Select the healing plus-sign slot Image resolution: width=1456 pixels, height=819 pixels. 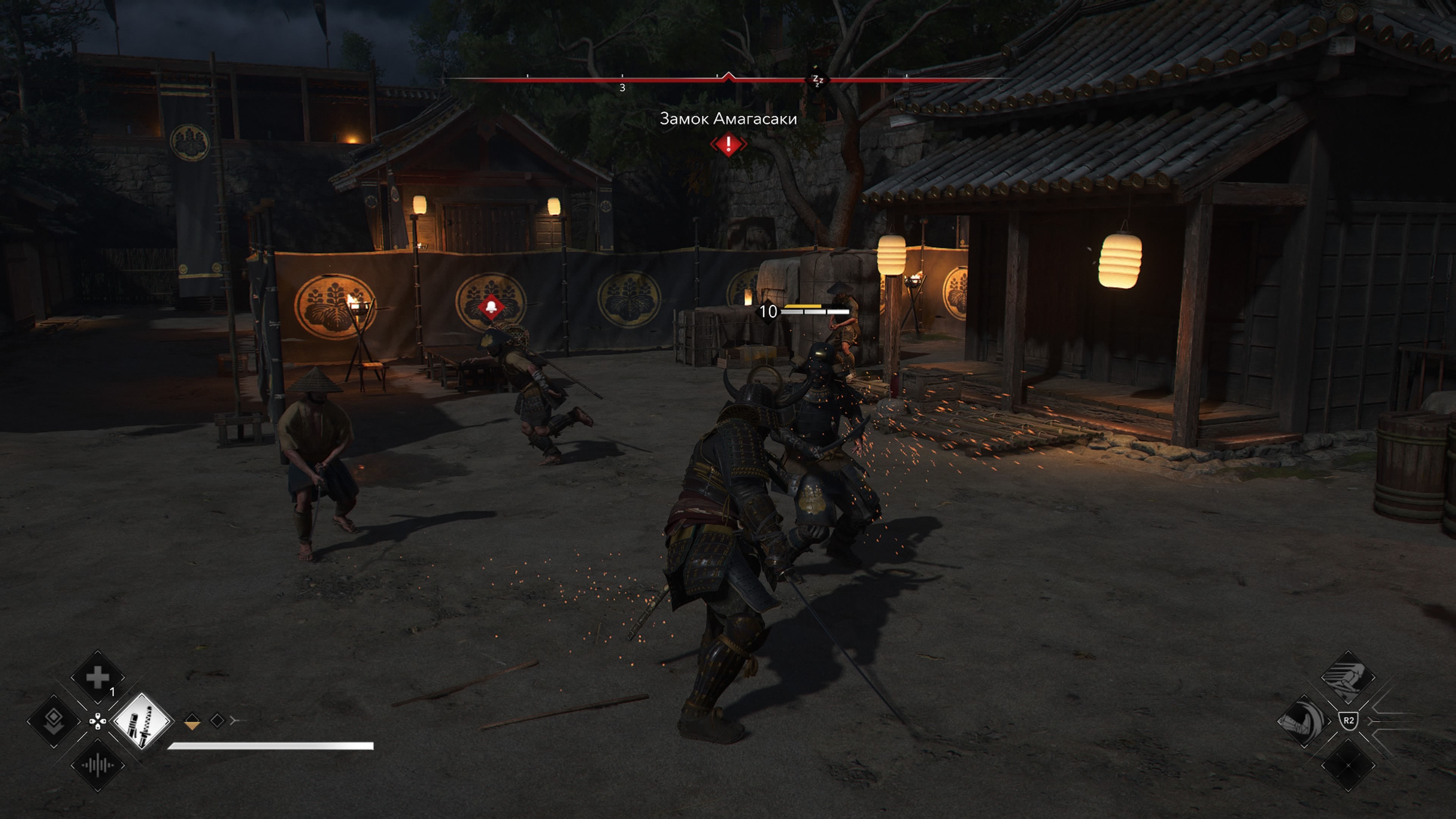pyautogui.click(x=97, y=676)
